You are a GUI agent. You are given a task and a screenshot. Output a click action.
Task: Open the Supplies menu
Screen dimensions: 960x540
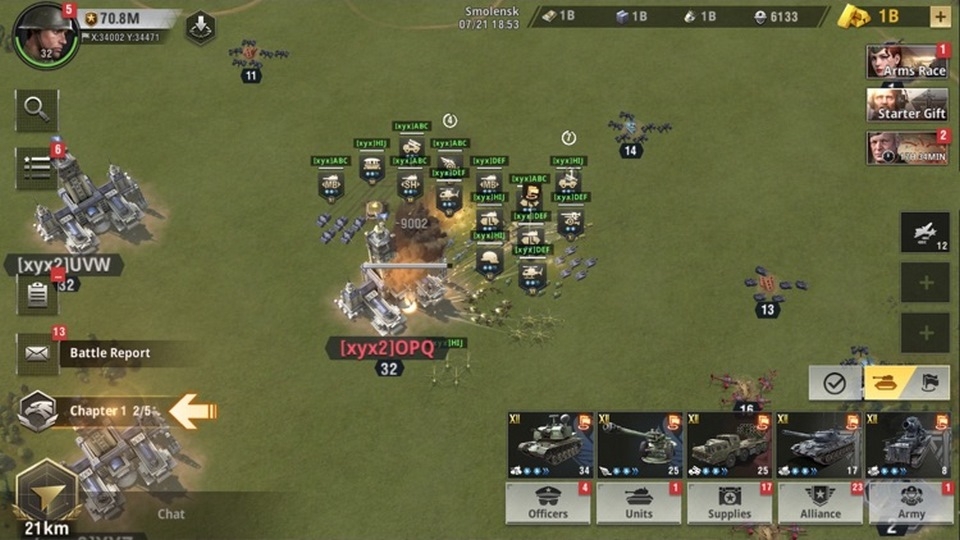pyautogui.click(x=729, y=503)
